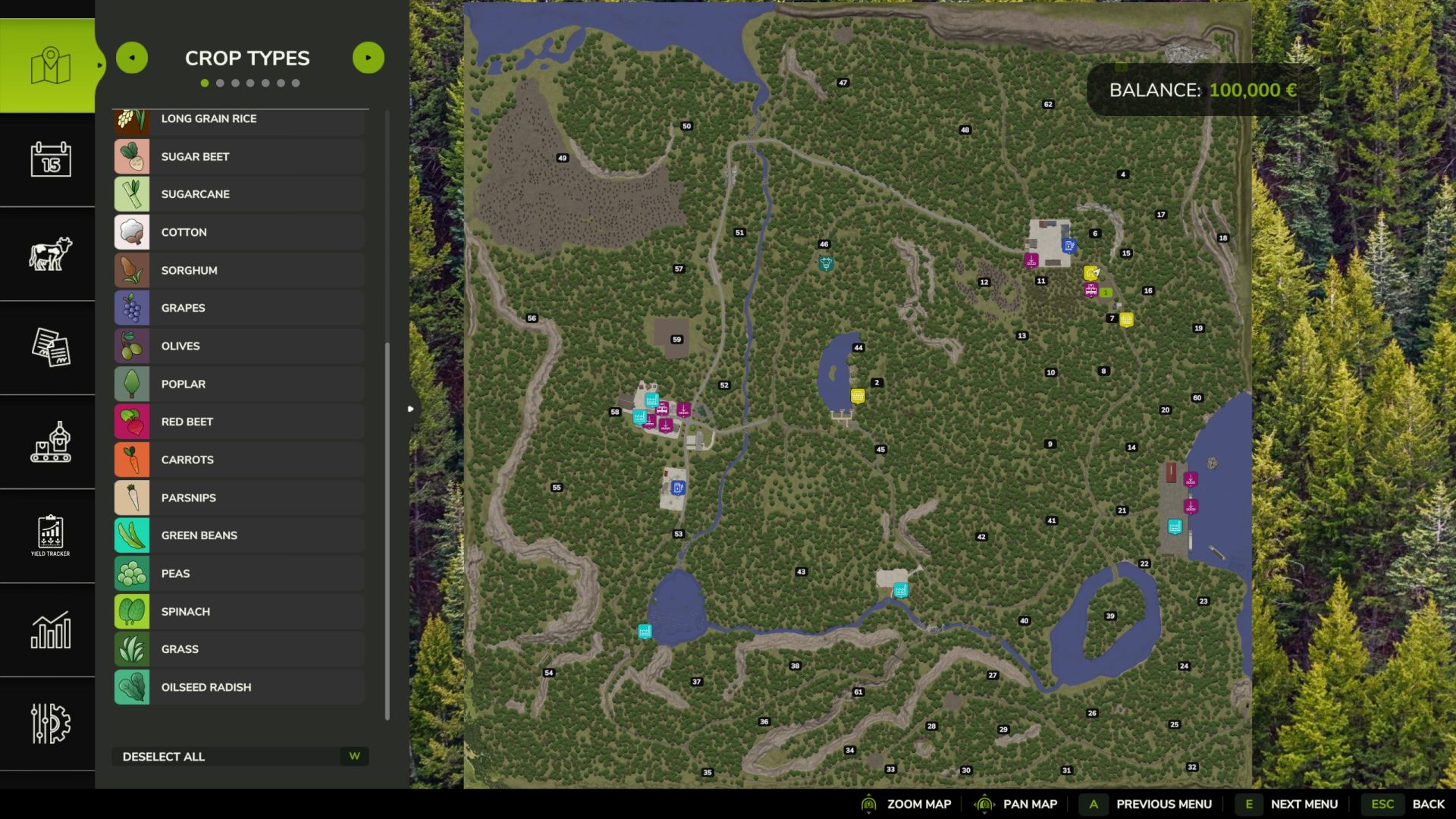Go to previous map filter page arrow
Viewport: 1456px width, 819px height.
point(132,58)
